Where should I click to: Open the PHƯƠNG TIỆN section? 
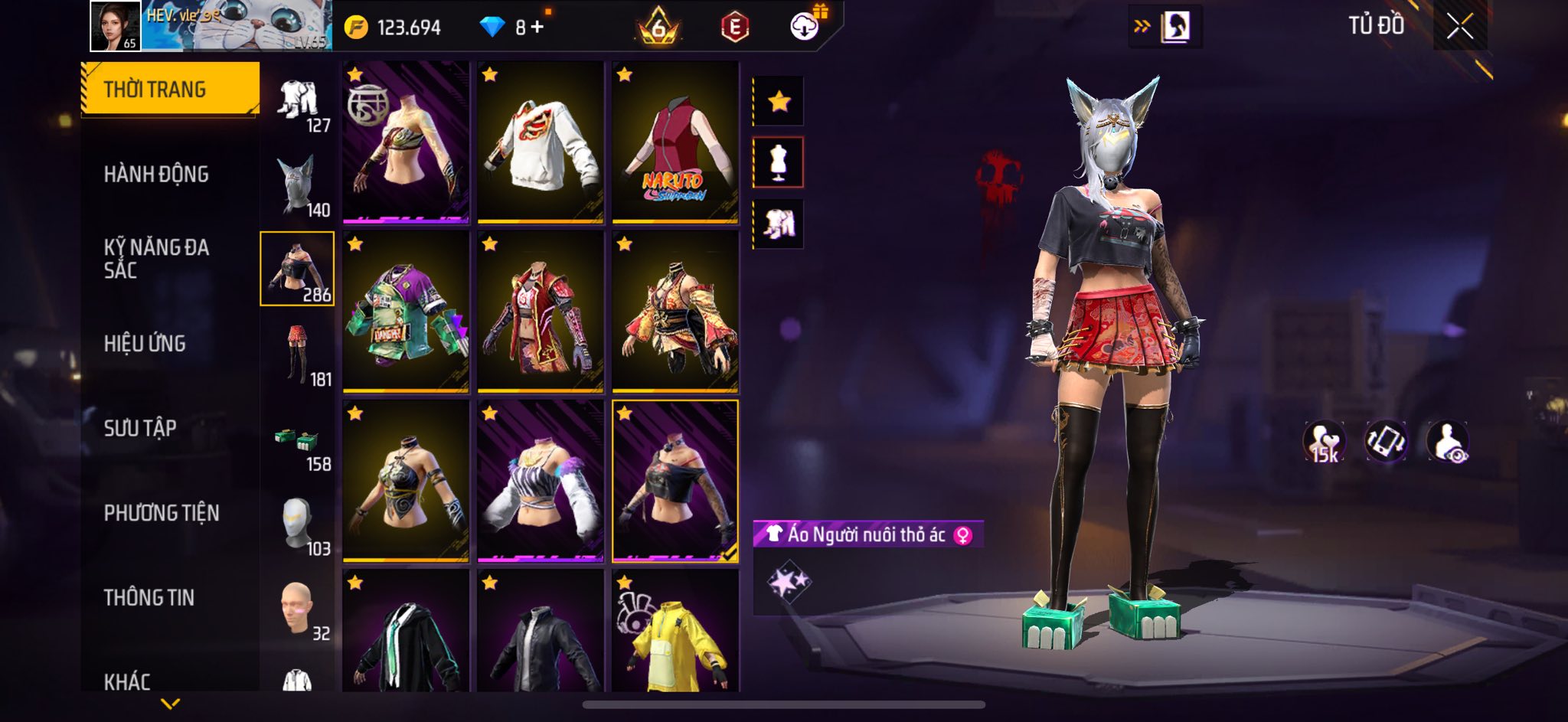(162, 512)
